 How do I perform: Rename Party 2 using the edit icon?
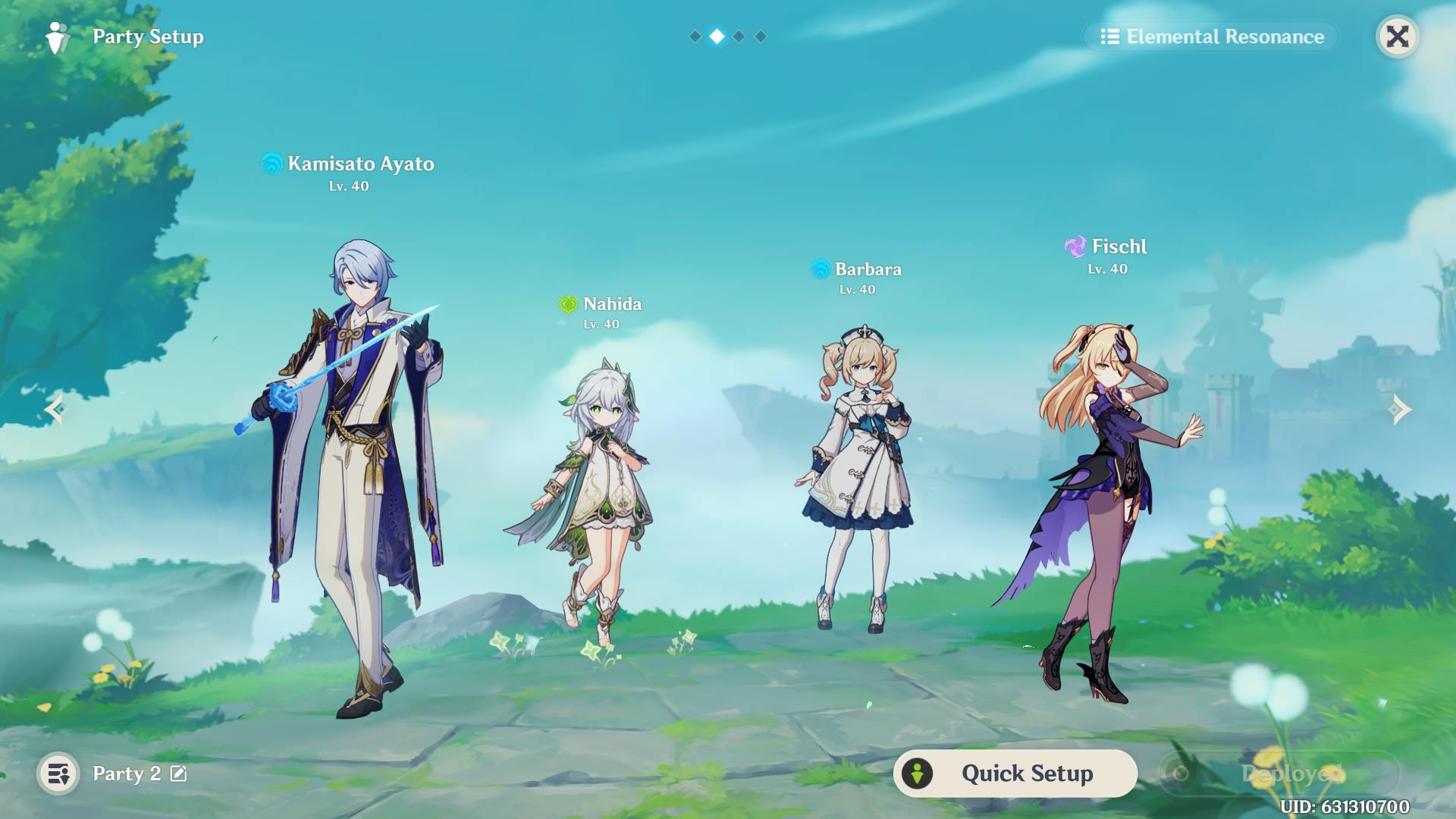point(179,773)
